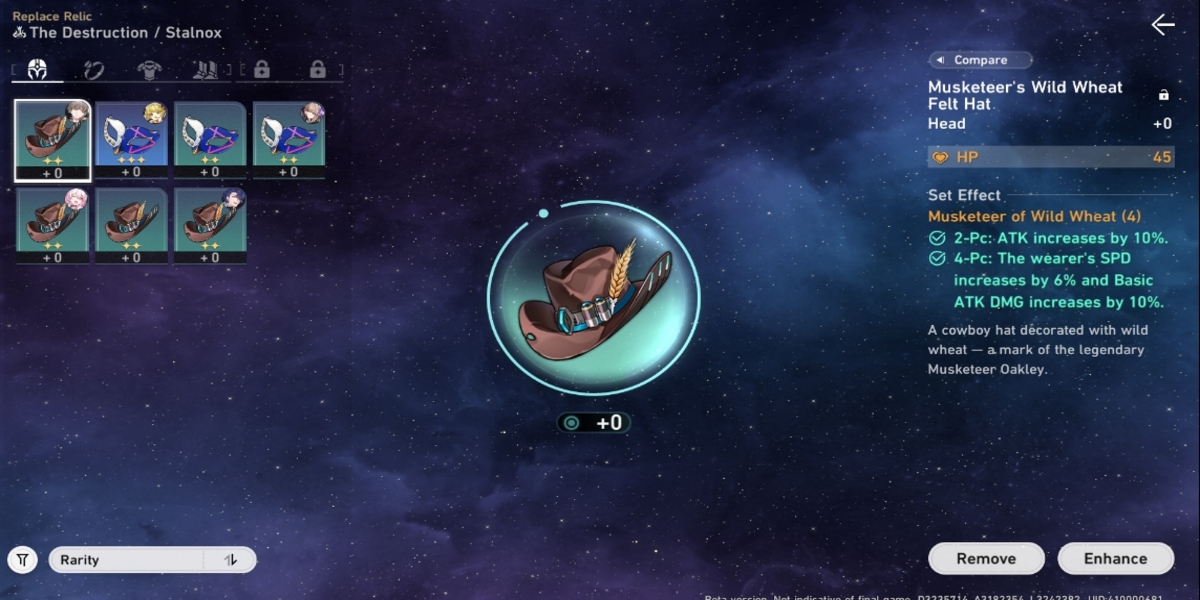
Task: Toggle the lock on the relic name
Action: 1163,95
